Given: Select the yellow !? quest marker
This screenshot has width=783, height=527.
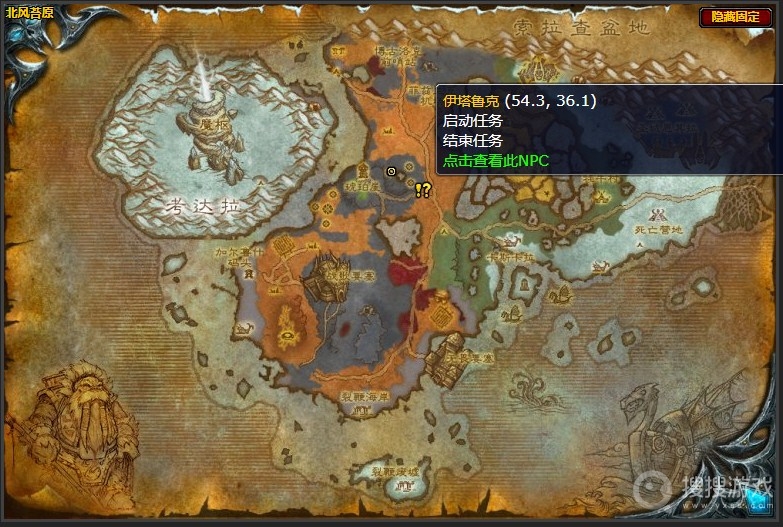Looking at the screenshot, I should click(x=423, y=188).
